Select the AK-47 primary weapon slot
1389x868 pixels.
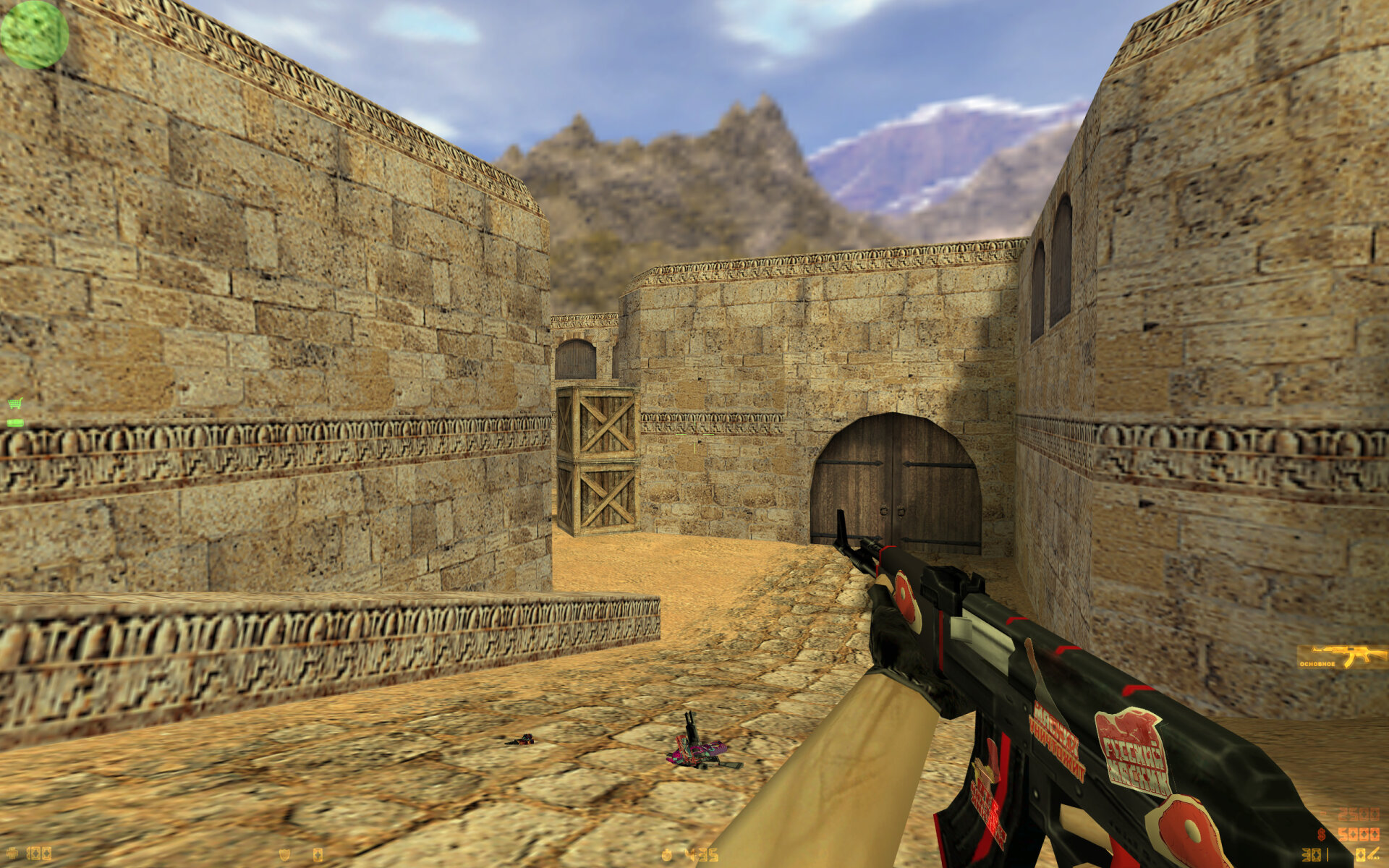(1342, 657)
